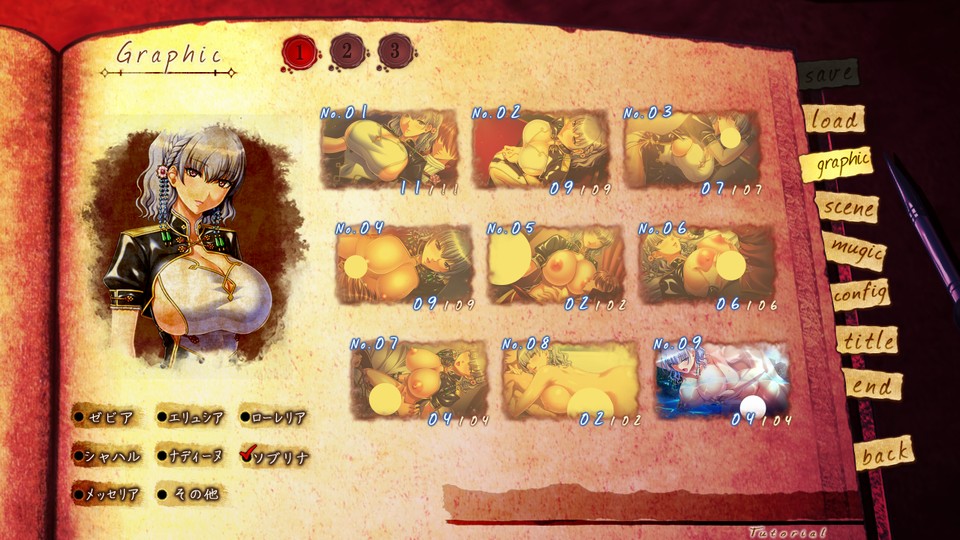The image size is (960, 540).
Task: Open the mugic tab
Action: coord(856,251)
